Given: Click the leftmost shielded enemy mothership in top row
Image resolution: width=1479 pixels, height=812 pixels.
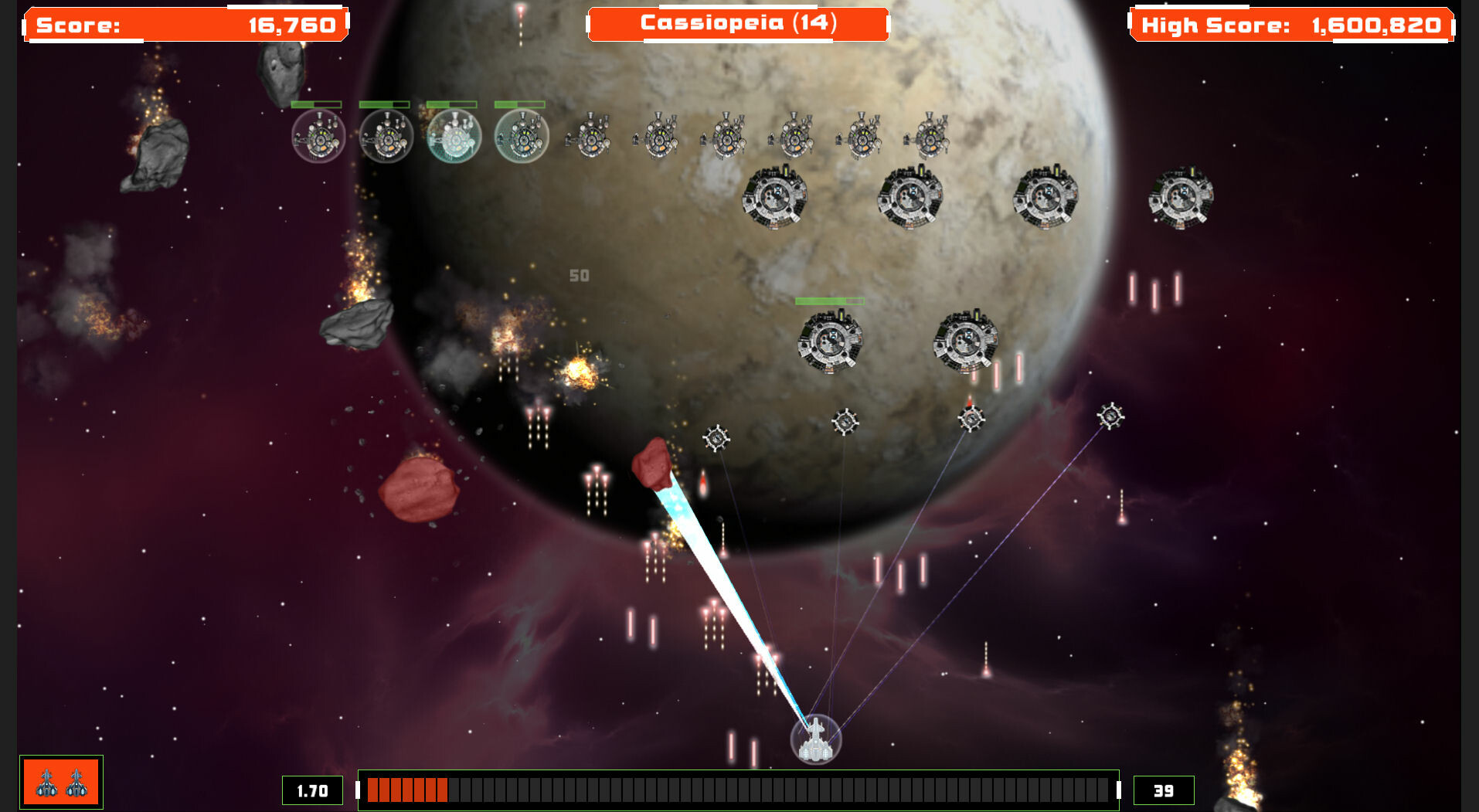Looking at the screenshot, I should 318,136.
